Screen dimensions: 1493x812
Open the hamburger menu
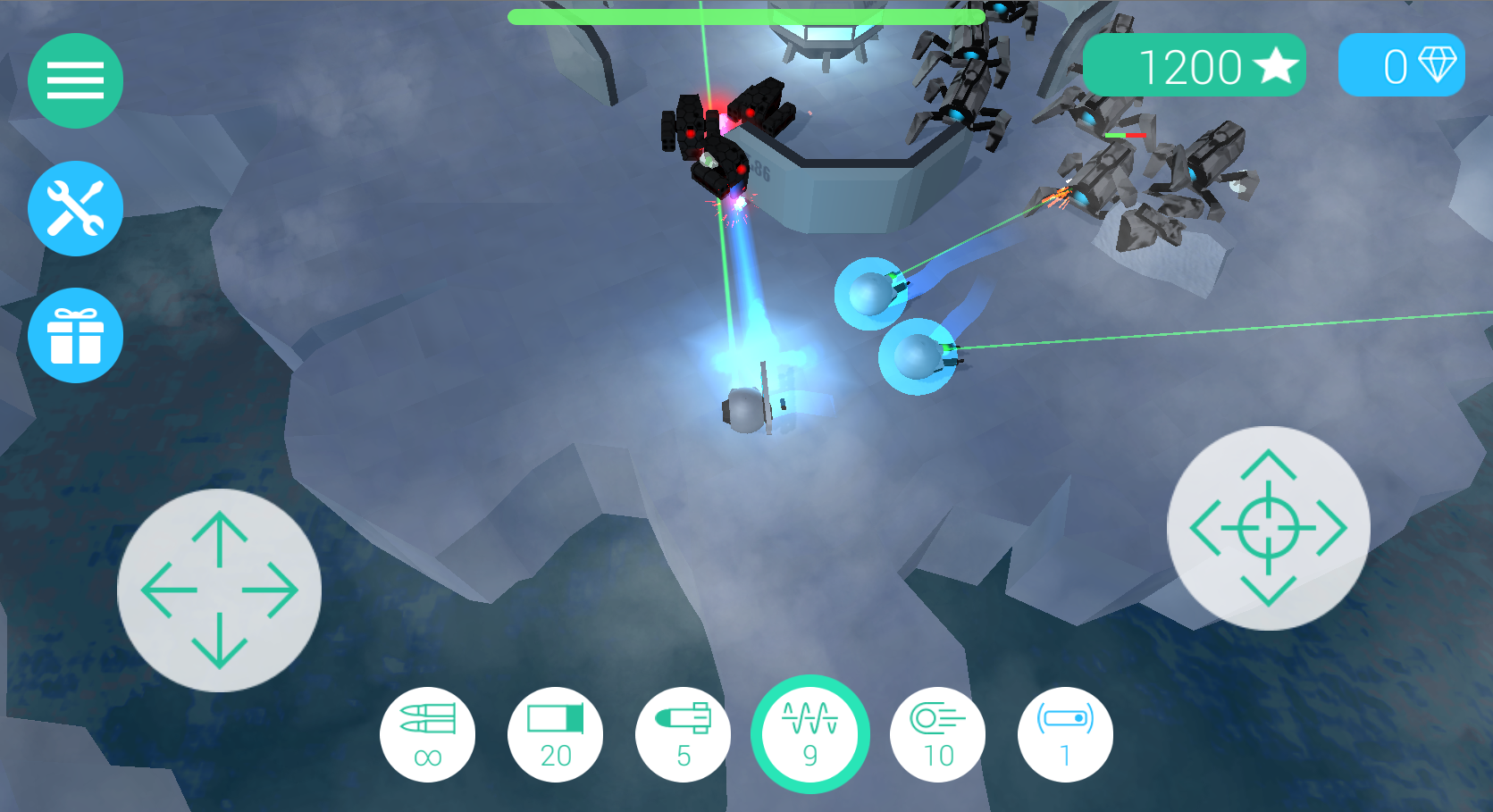[x=75, y=80]
